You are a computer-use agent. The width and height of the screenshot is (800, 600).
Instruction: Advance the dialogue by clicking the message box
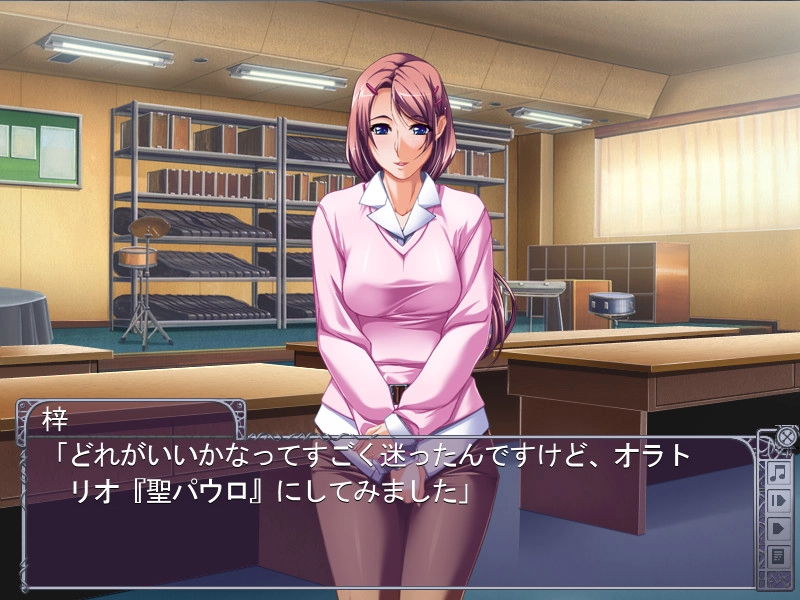pos(390,520)
